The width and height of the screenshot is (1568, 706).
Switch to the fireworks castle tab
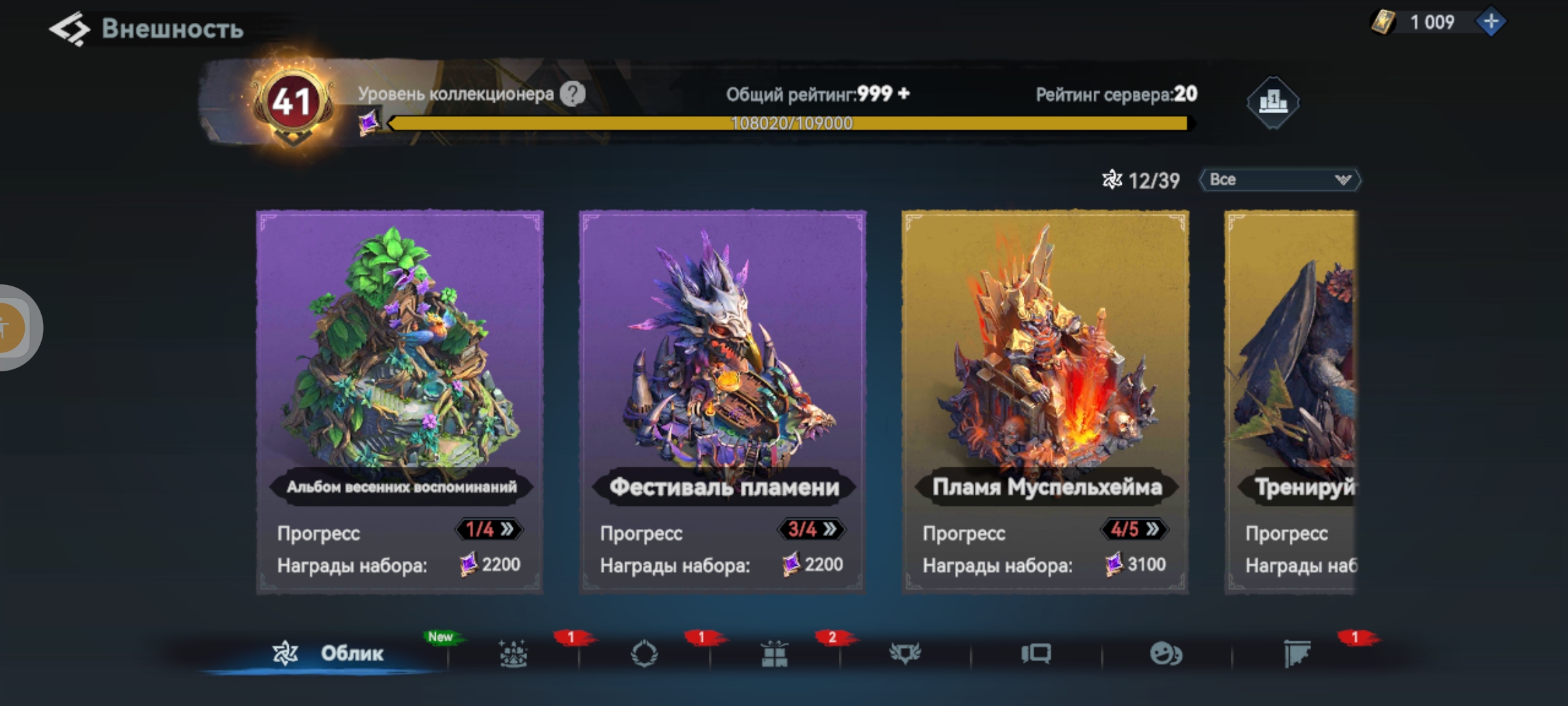[514, 653]
